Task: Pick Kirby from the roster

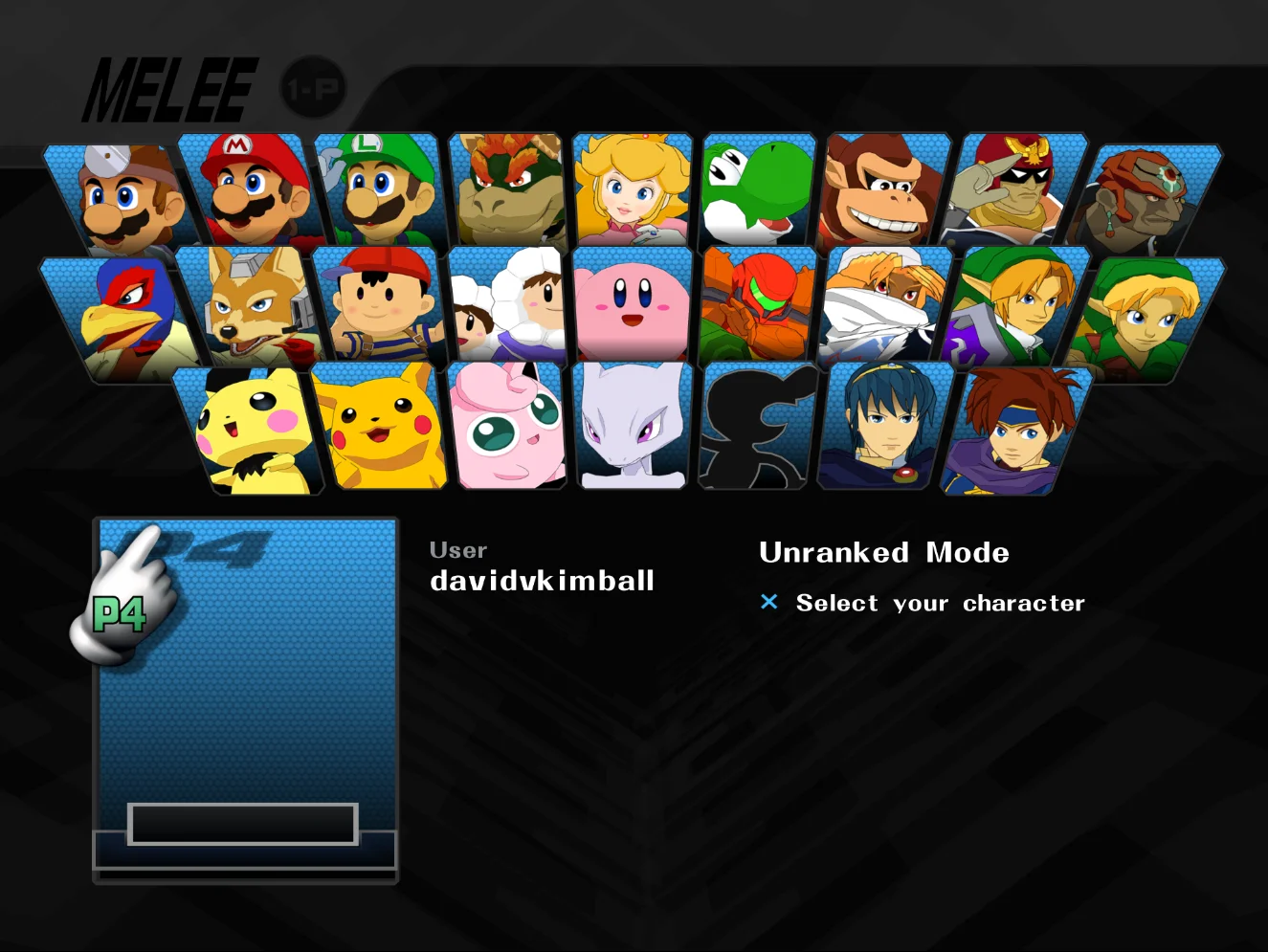Action: (x=632, y=311)
